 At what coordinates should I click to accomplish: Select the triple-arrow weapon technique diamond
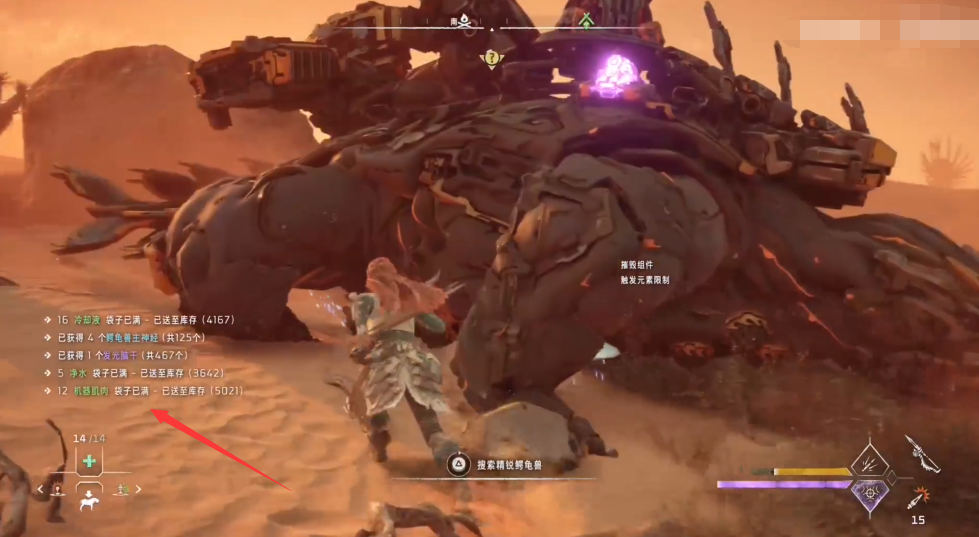point(869,461)
